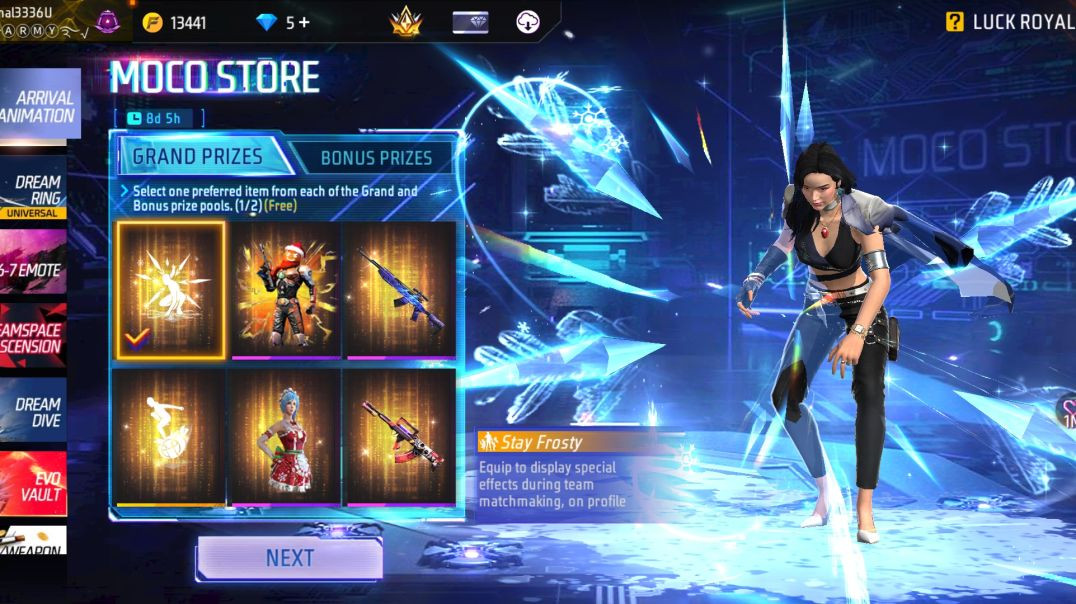1076x604 pixels.
Task: Select the Grand Prizes tab
Action: pyautogui.click(x=198, y=156)
